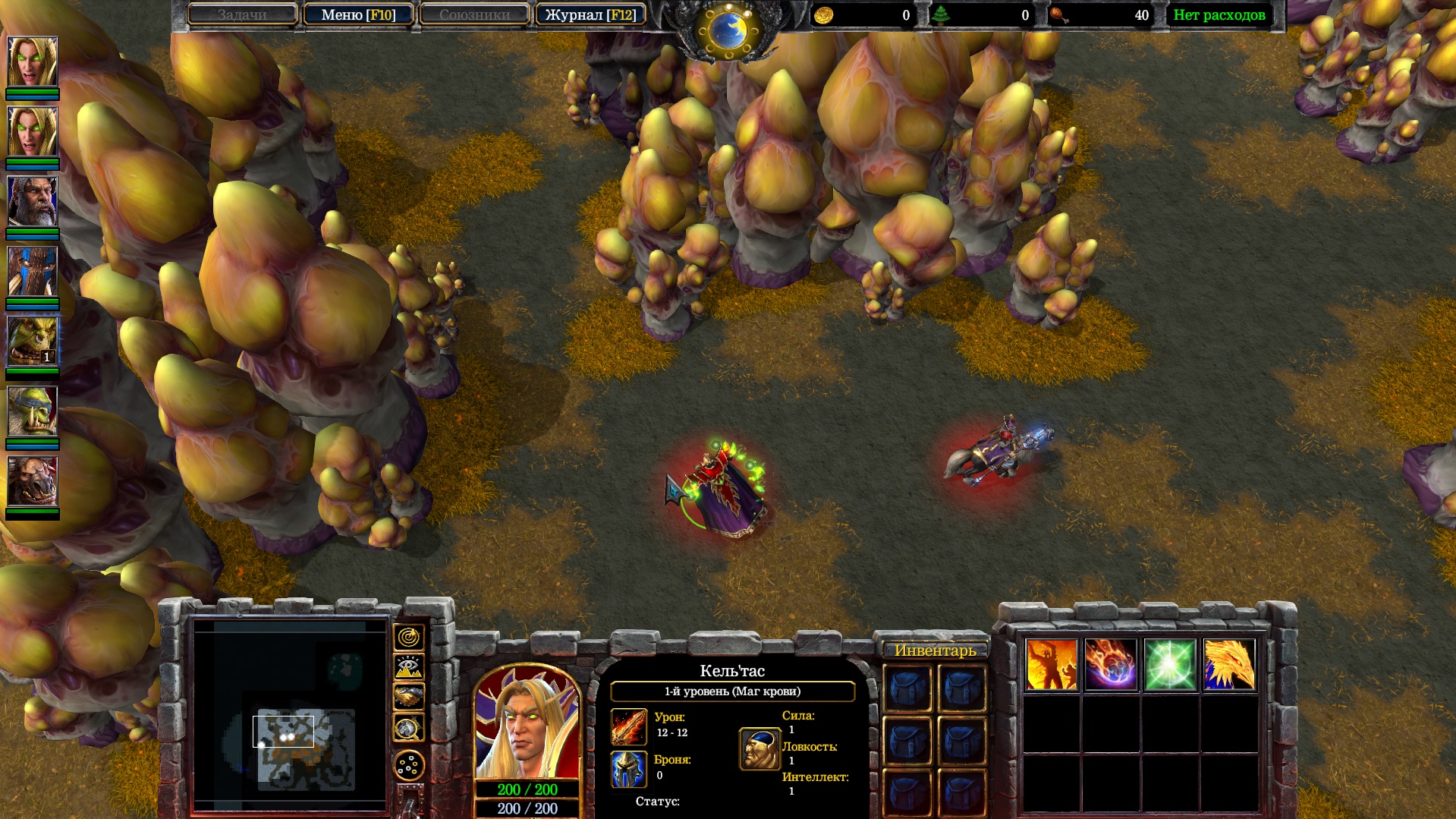Toggle ally color mode handshake button

click(408, 697)
